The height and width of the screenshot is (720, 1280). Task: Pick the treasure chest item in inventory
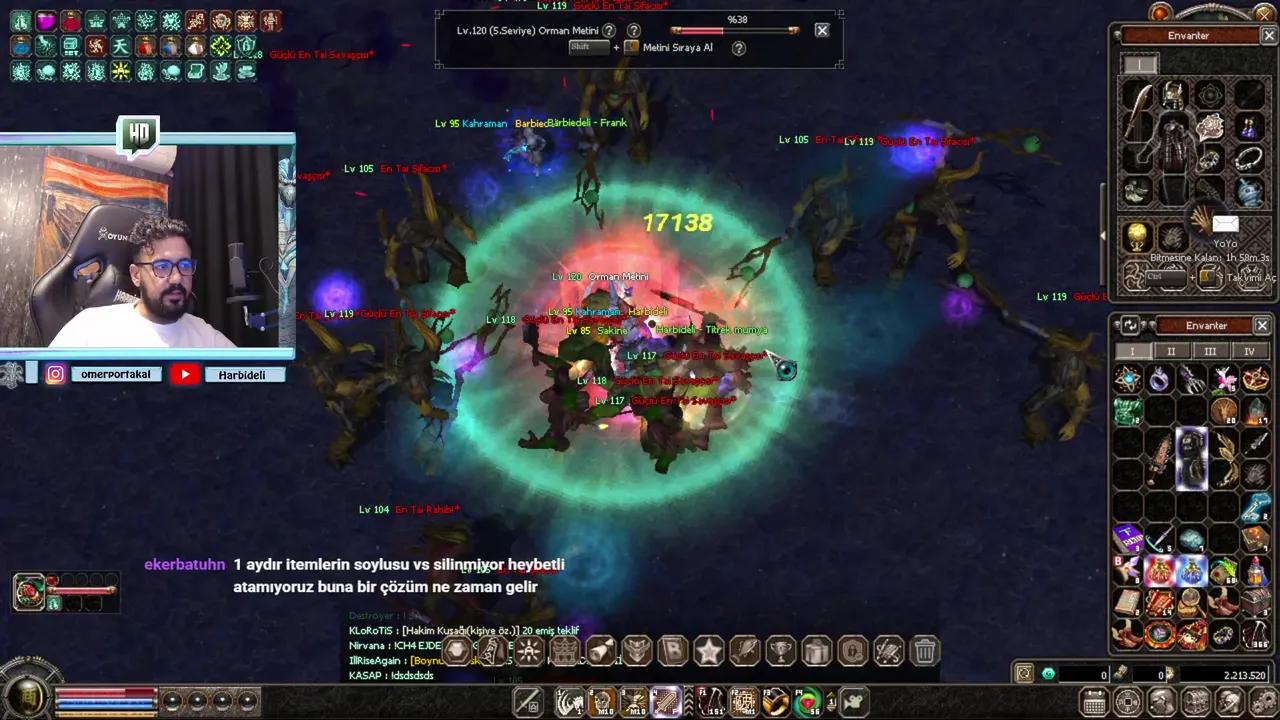tap(1255, 603)
